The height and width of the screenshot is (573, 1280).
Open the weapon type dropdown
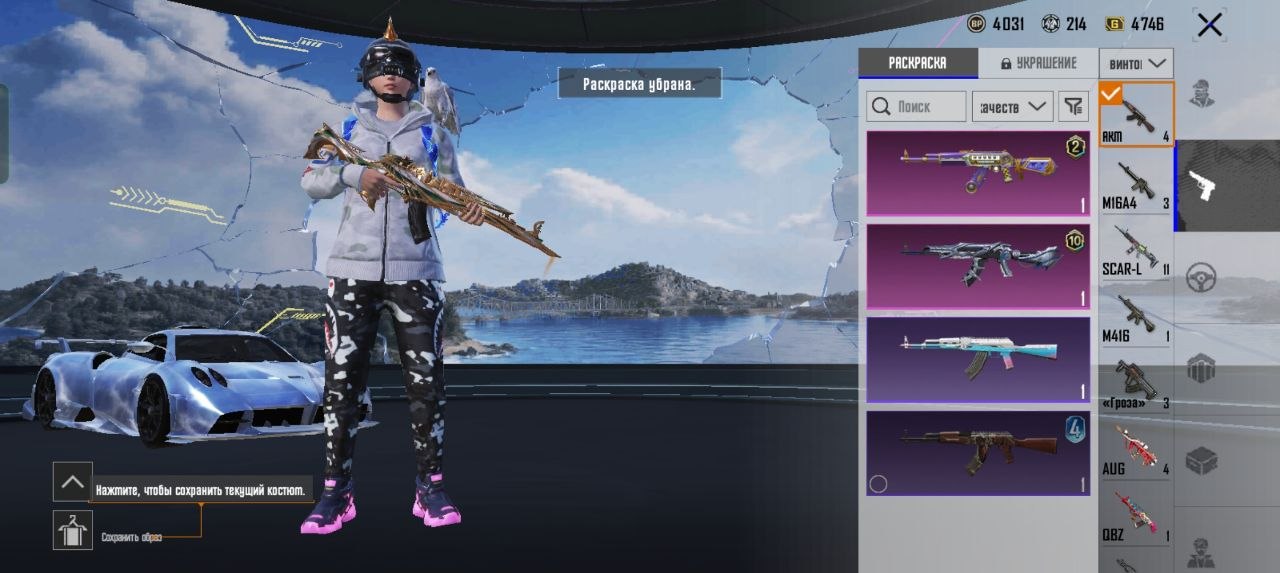(1136, 63)
